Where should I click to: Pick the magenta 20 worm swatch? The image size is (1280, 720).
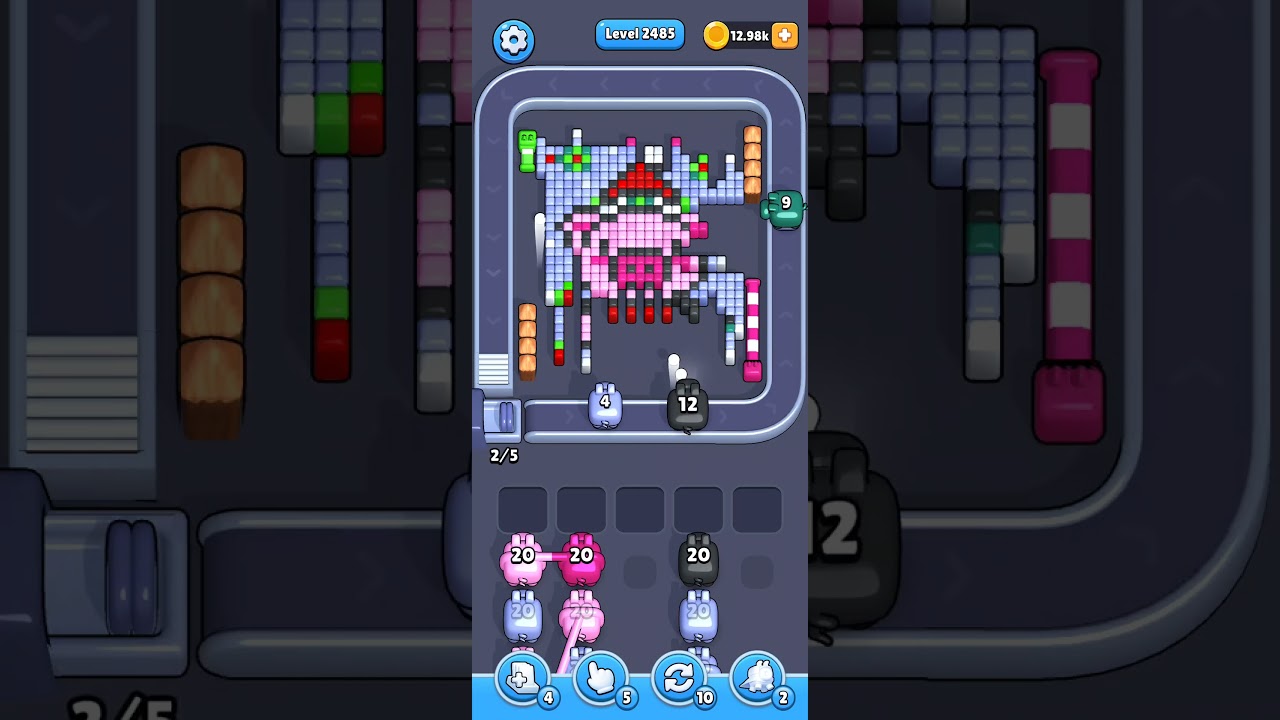pyautogui.click(x=581, y=556)
